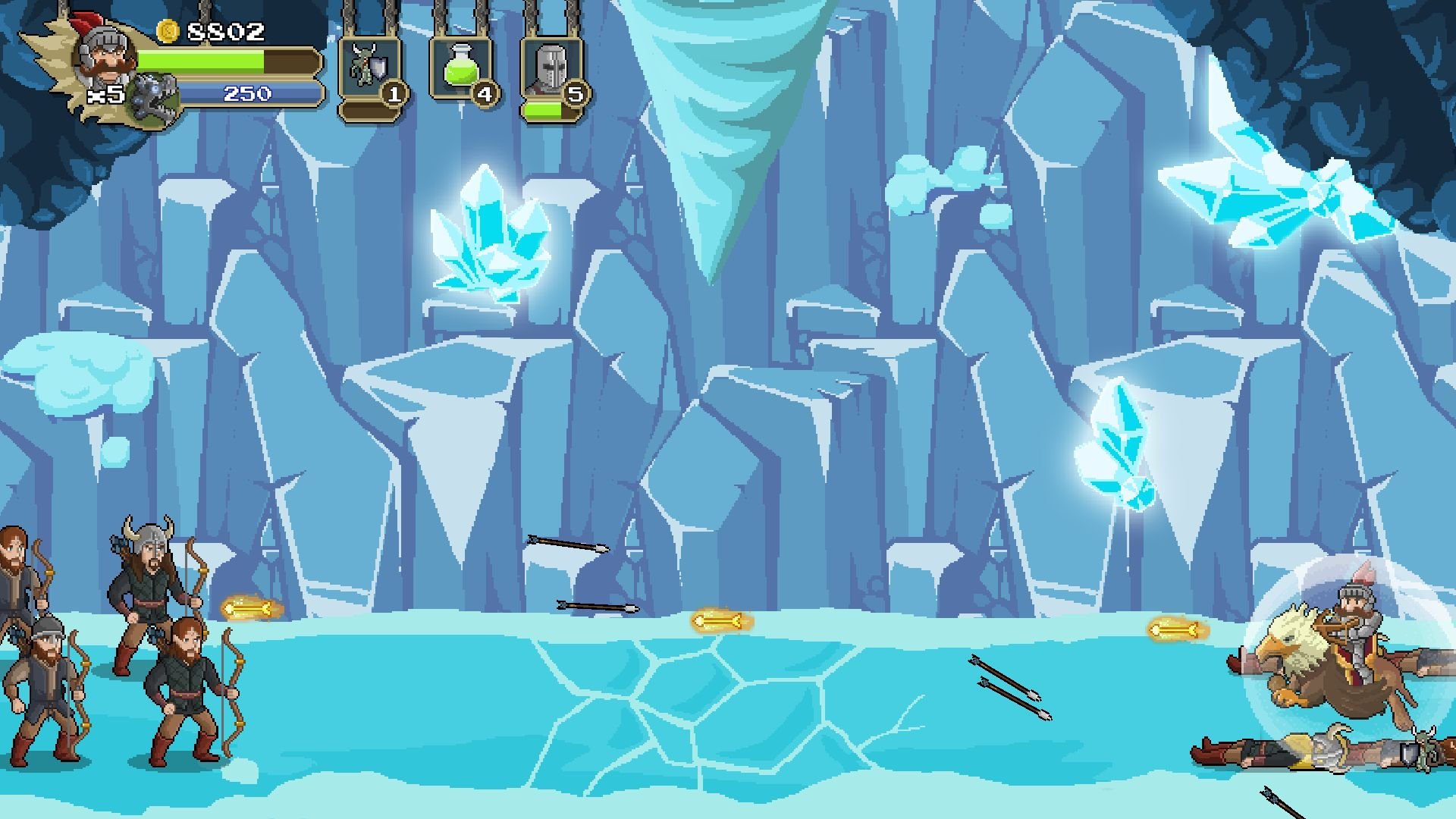Click the count badge 1 on the shield slot

394,96
